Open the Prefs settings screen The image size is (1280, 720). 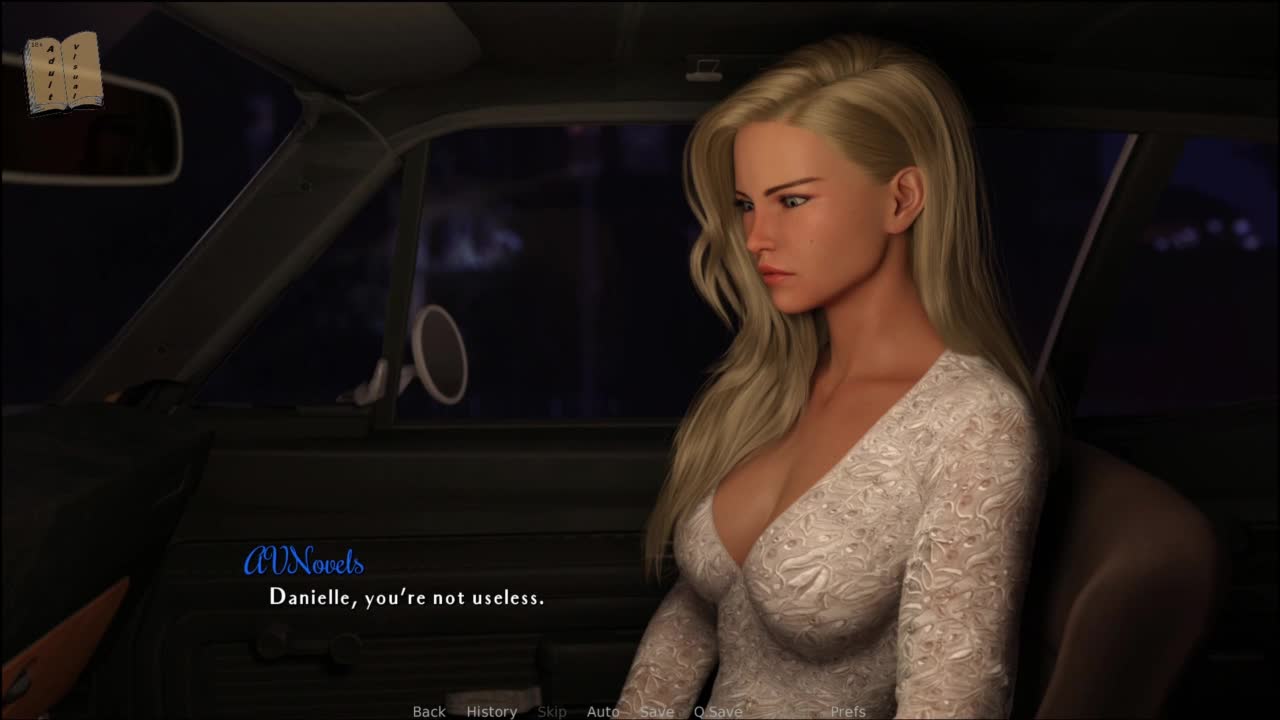[x=848, y=711]
